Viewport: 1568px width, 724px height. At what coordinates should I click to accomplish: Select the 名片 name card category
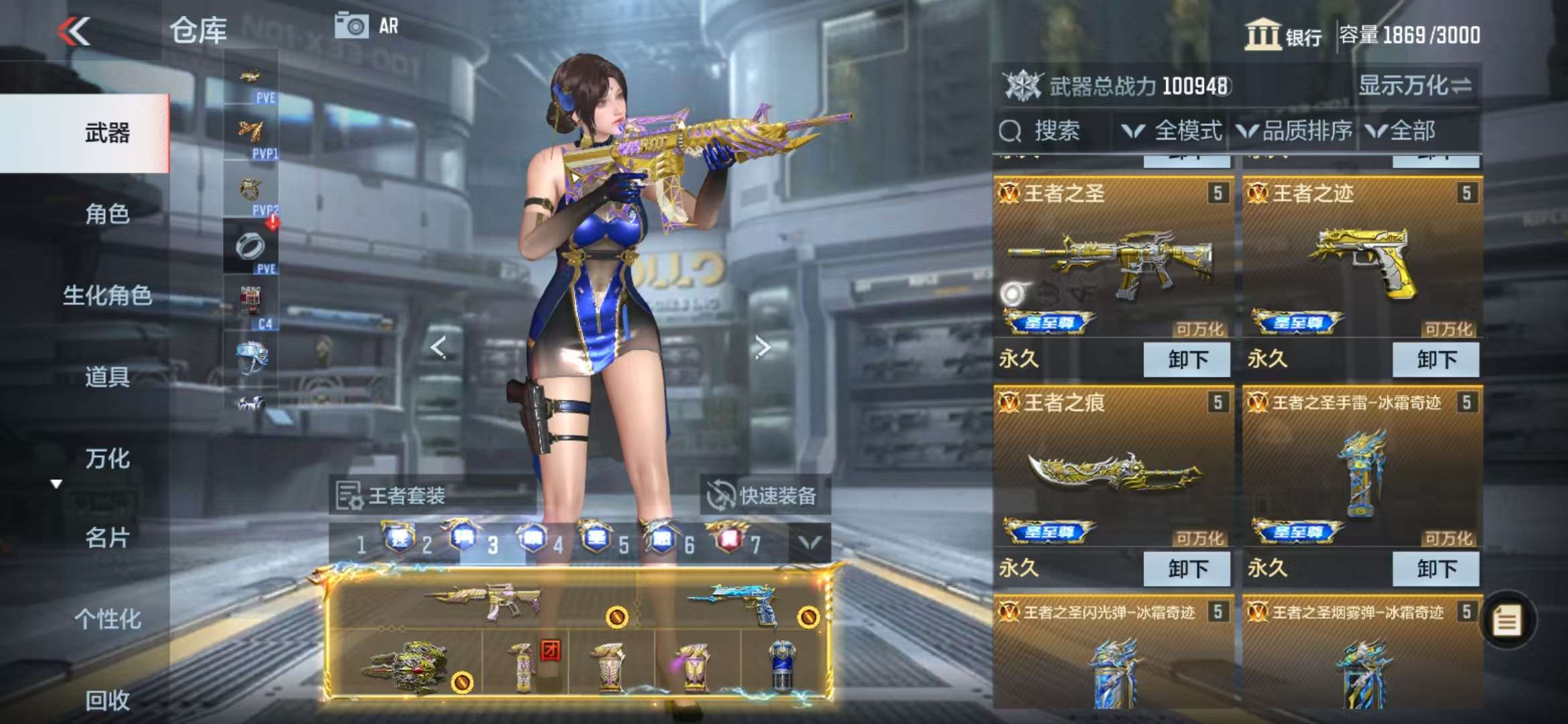[x=106, y=538]
